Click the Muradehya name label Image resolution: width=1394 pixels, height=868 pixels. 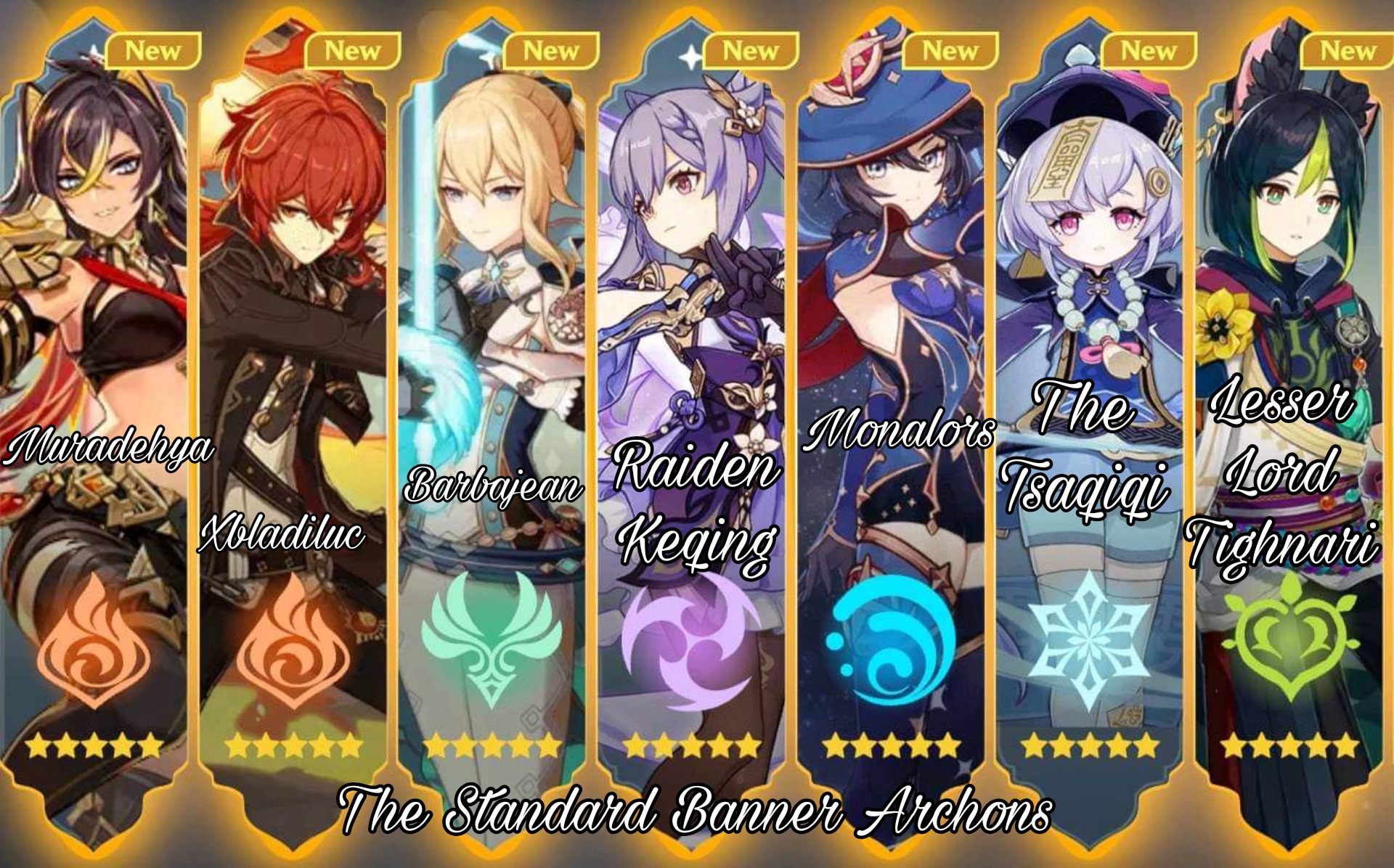tap(109, 450)
